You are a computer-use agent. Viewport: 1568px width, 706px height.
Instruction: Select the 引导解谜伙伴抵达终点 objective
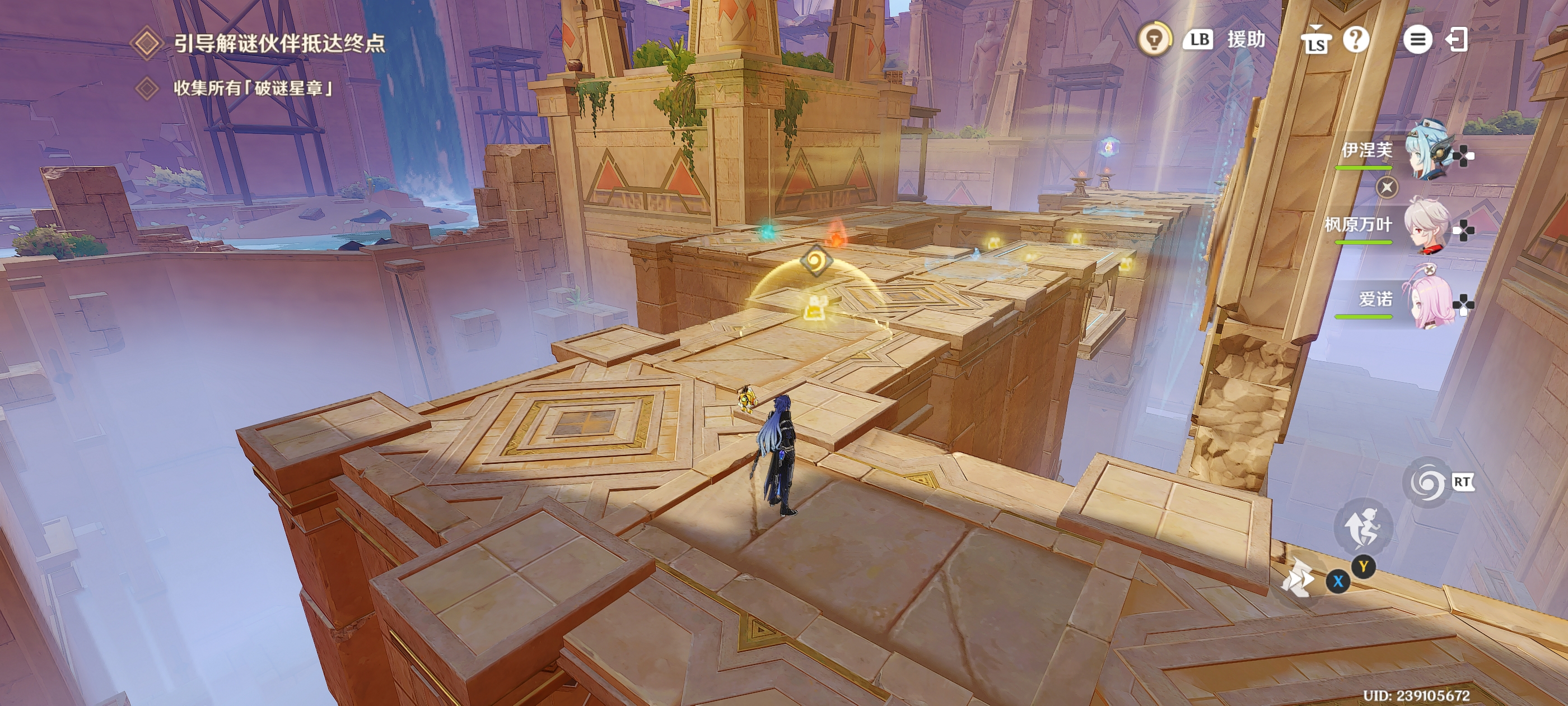[279, 43]
